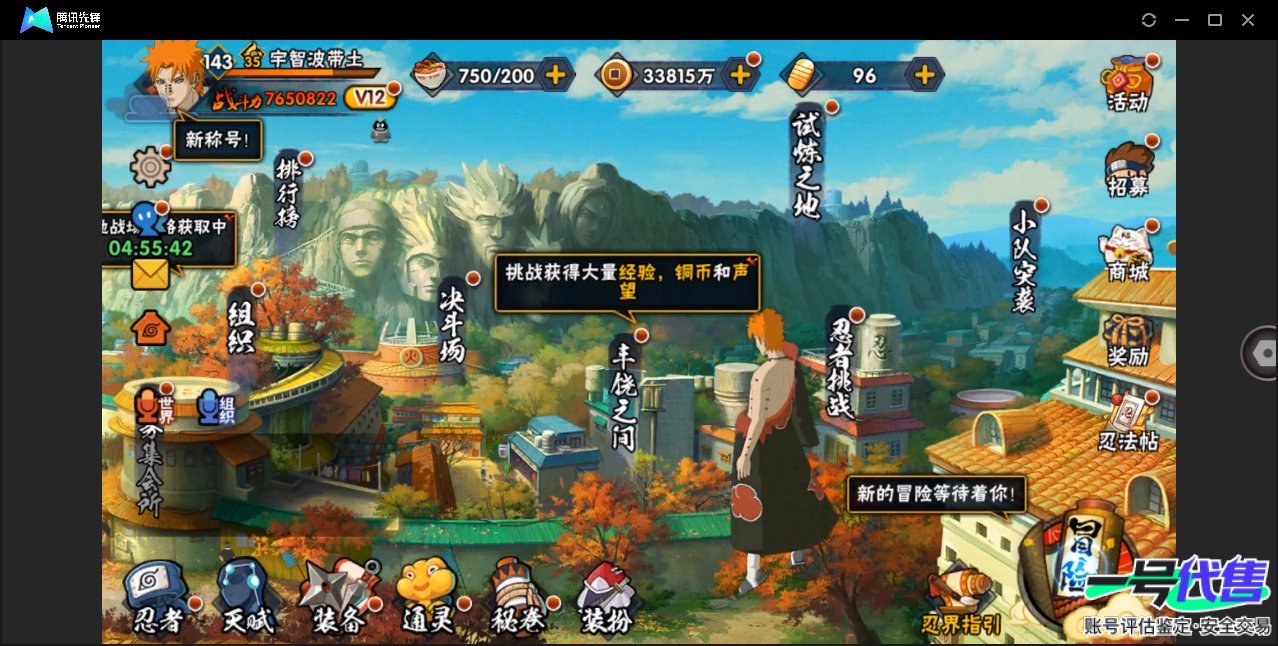The image size is (1278, 646).
Task: Open the 招募 recruit icon
Action: (1128, 168)
